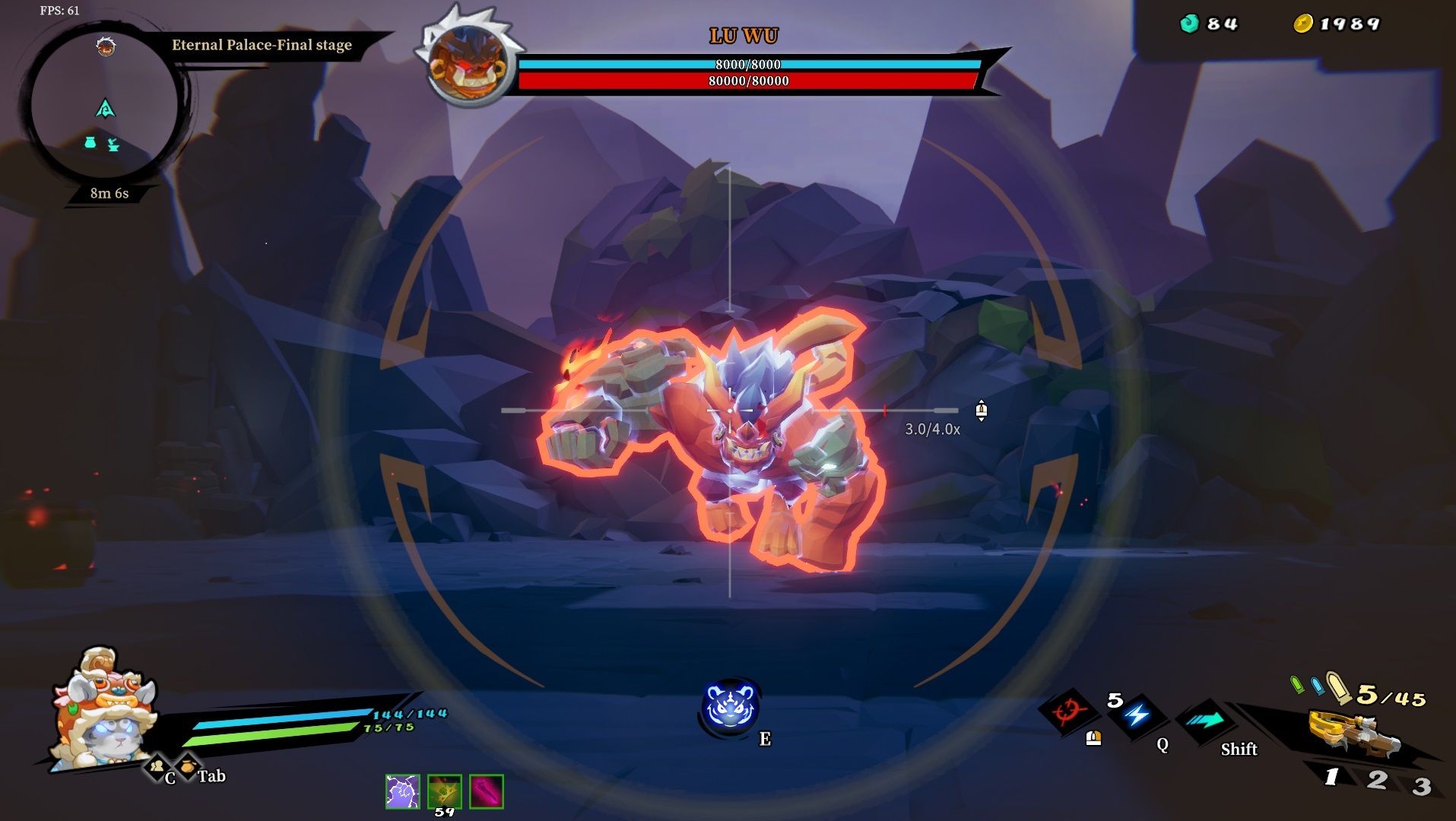This screenshot has width=1456, height=821.
Task: Click the anvil forge icon on the minimap
Action: coord(112,145)
